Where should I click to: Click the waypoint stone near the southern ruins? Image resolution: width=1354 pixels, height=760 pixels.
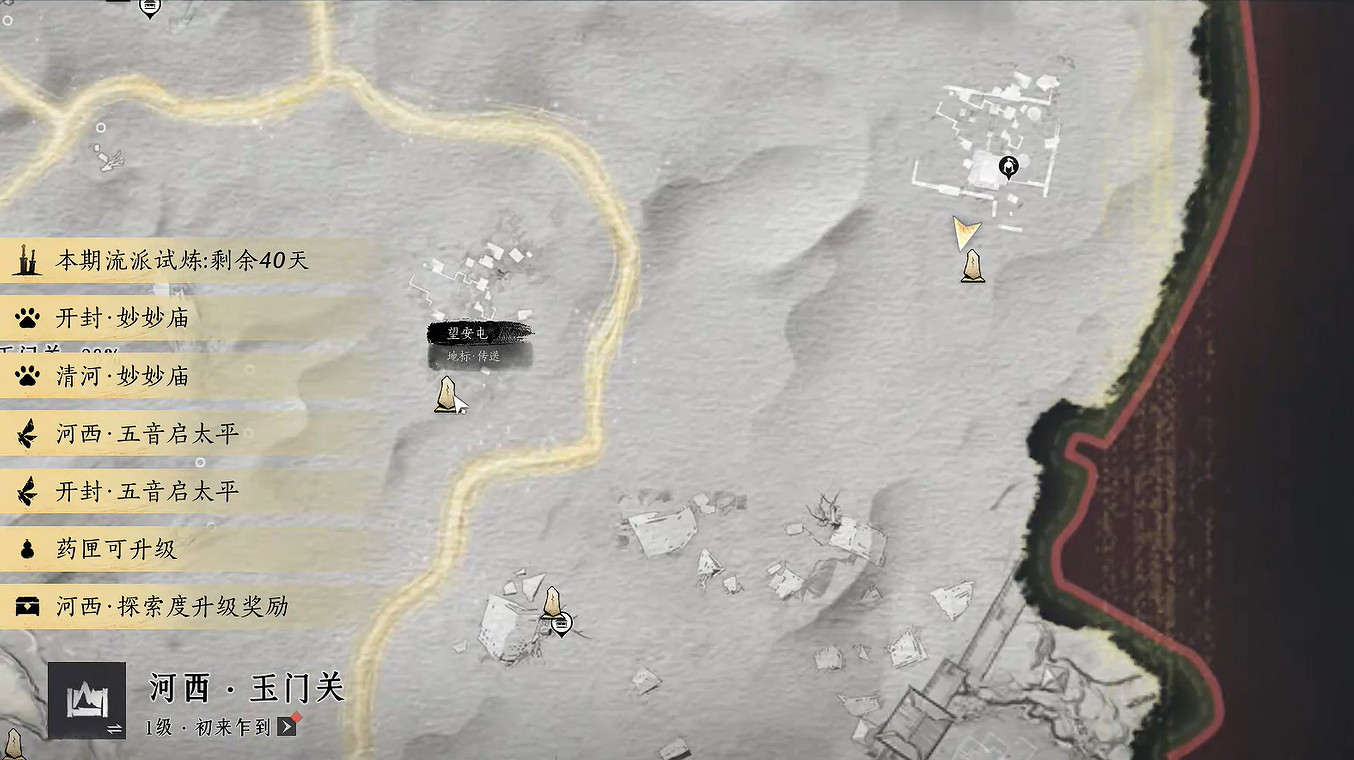[551, 602]
